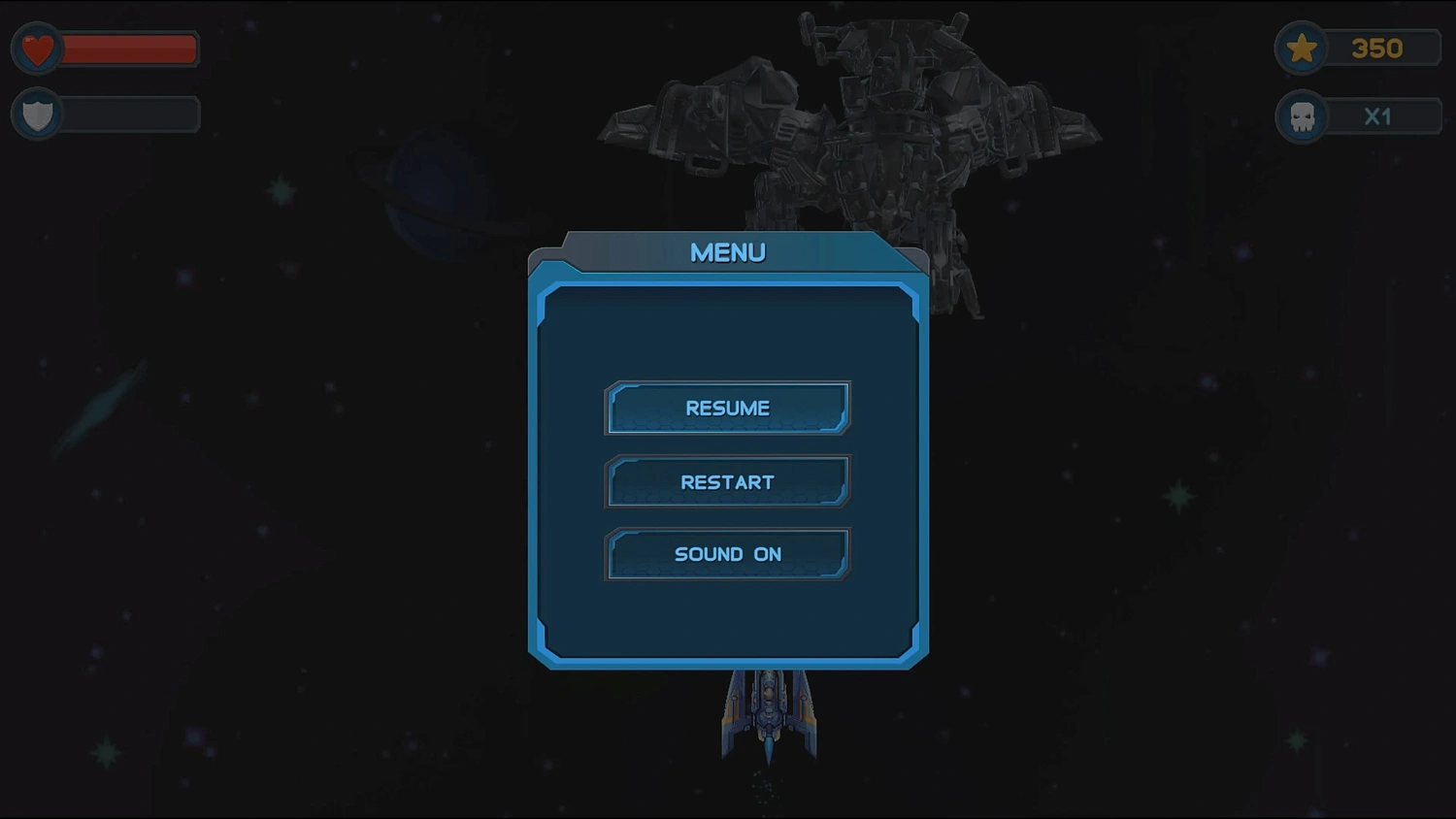Screen dimensions: 1456x819
Task: Click the skull lives icon
Action: pyautogui.click(x=1302, y=116)
